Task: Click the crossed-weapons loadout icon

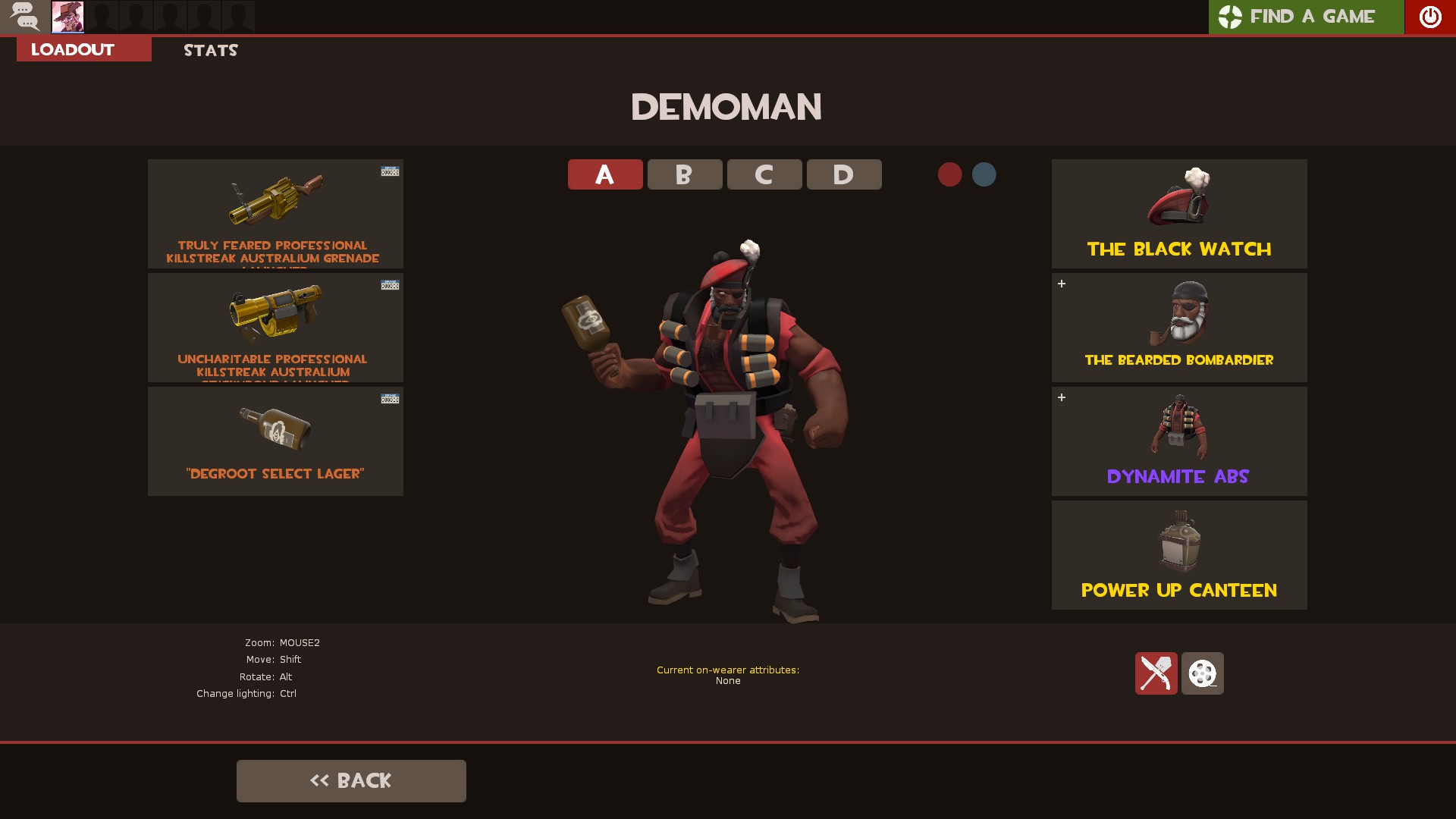Action: click(x=1156, y=673)
